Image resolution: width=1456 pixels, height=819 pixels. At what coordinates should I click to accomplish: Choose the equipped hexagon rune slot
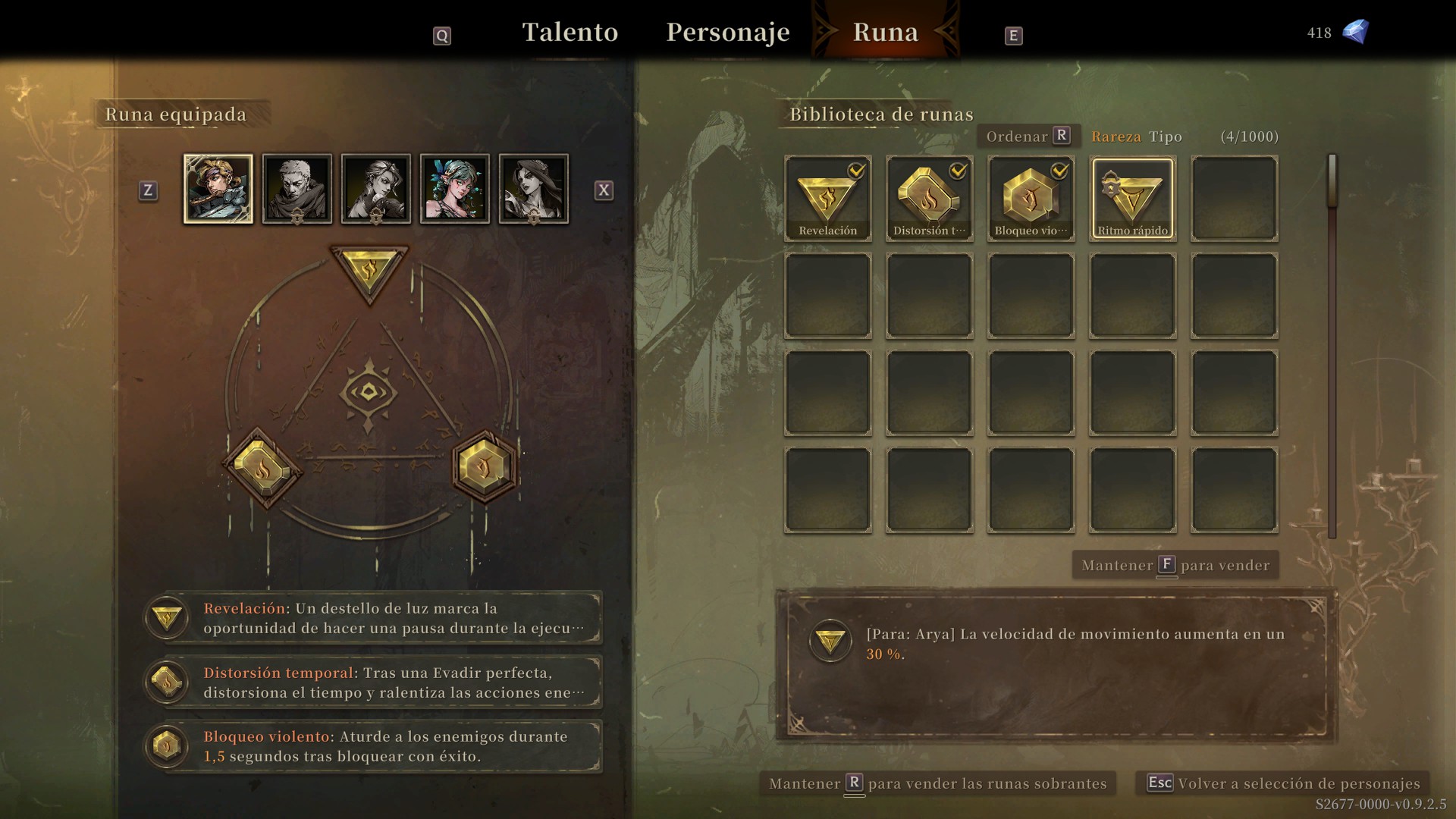pos(485,467)
